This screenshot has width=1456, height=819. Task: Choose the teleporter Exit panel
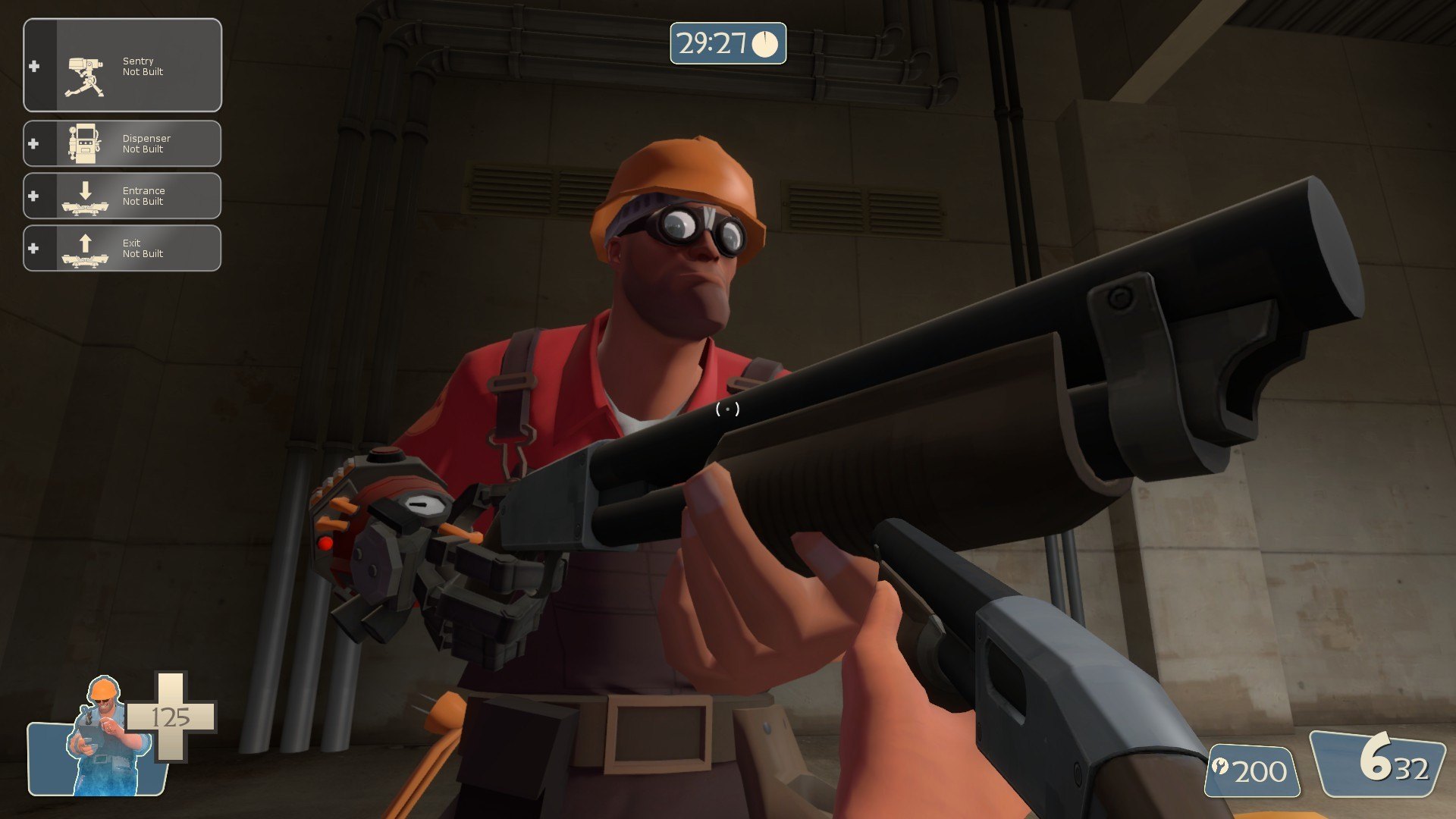(123, 248)
